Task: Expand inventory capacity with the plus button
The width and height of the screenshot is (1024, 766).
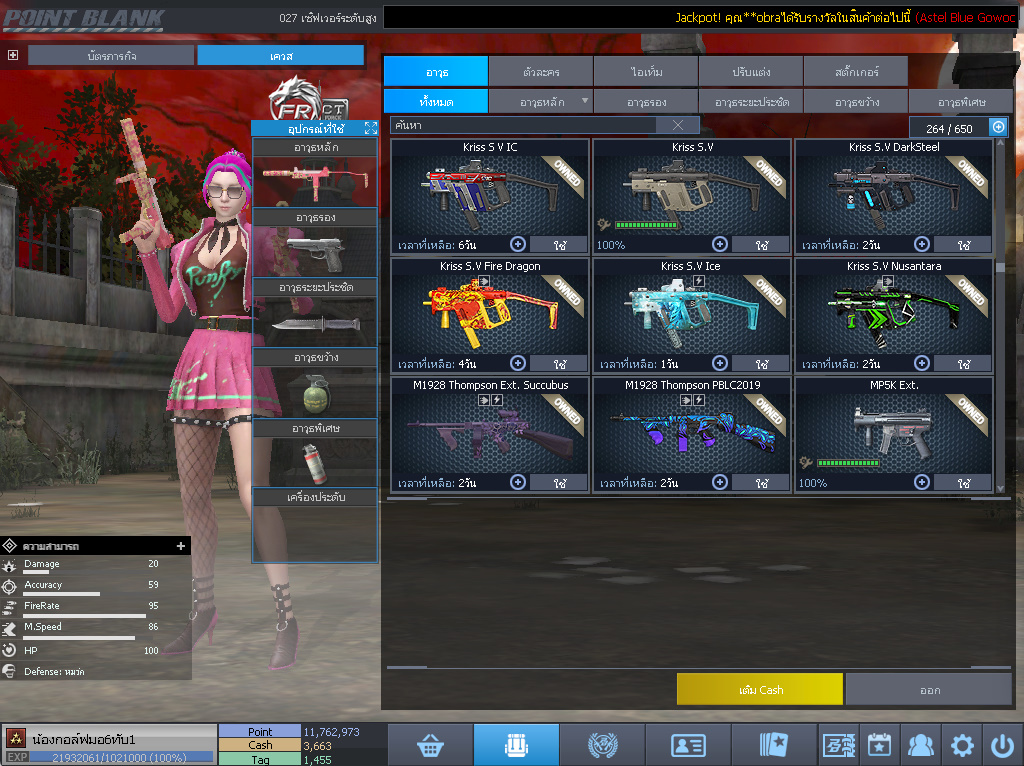Action: point(998,127)
